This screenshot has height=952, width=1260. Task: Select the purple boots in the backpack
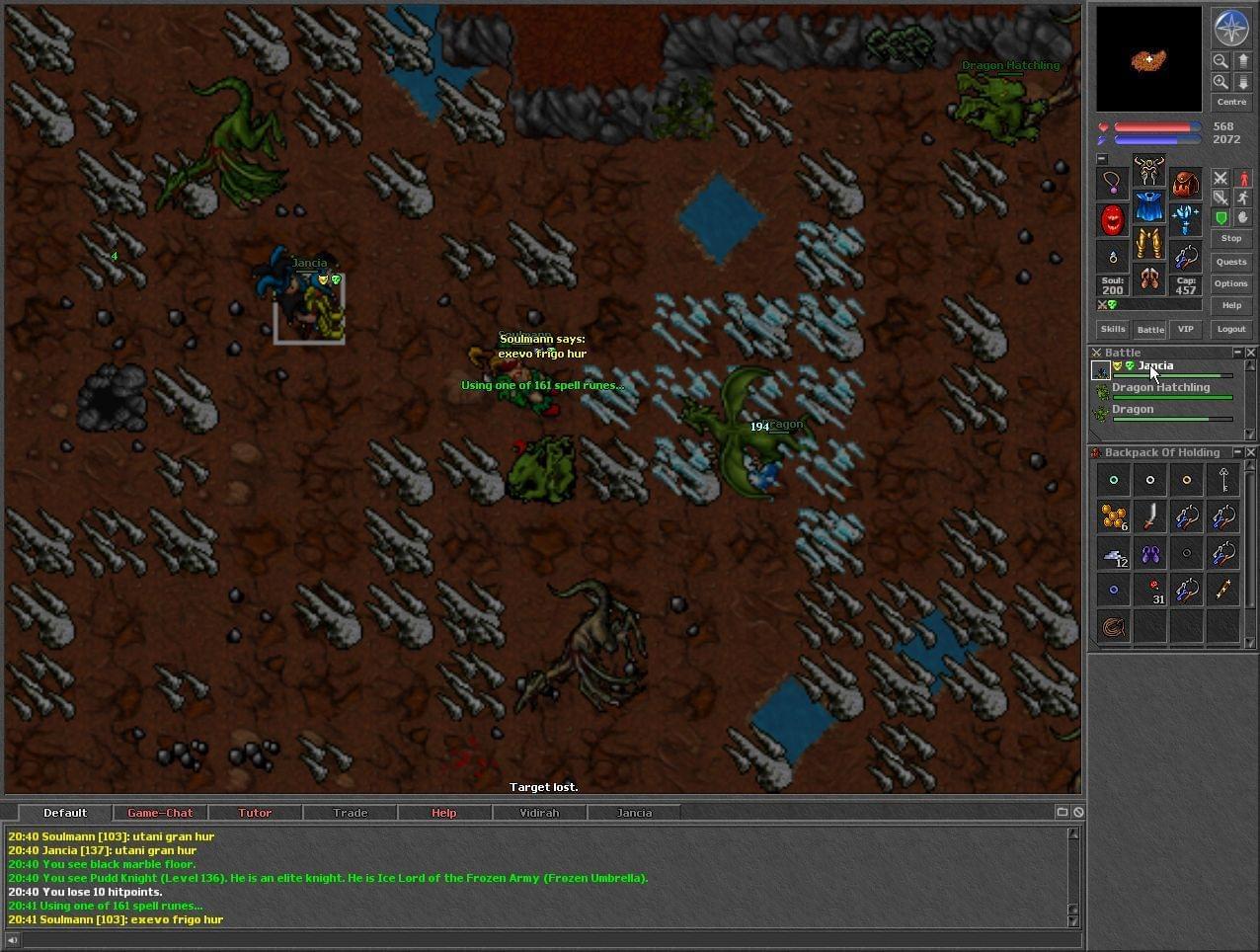[1150, 554]
